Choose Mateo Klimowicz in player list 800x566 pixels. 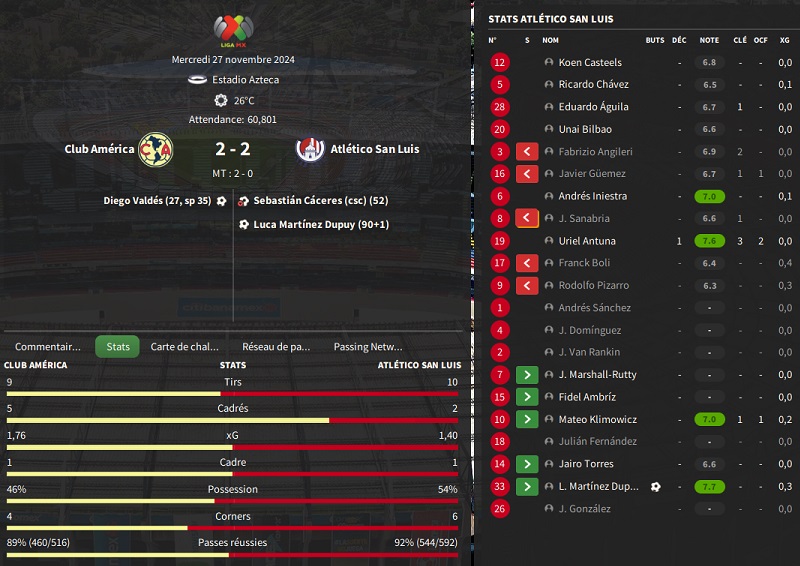(597, 419)
